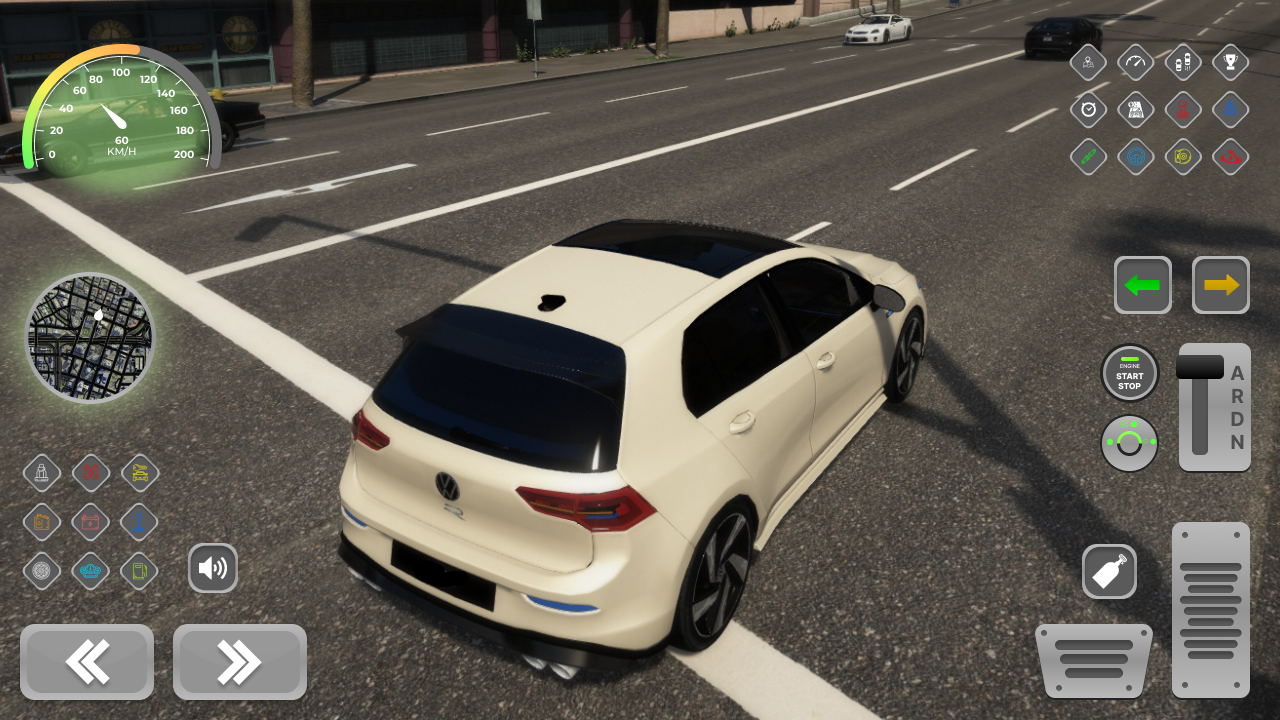The width and height of the screenshot is (1280, 720).
Task: Select the yellow brake disc icon
Action: 1182,157
